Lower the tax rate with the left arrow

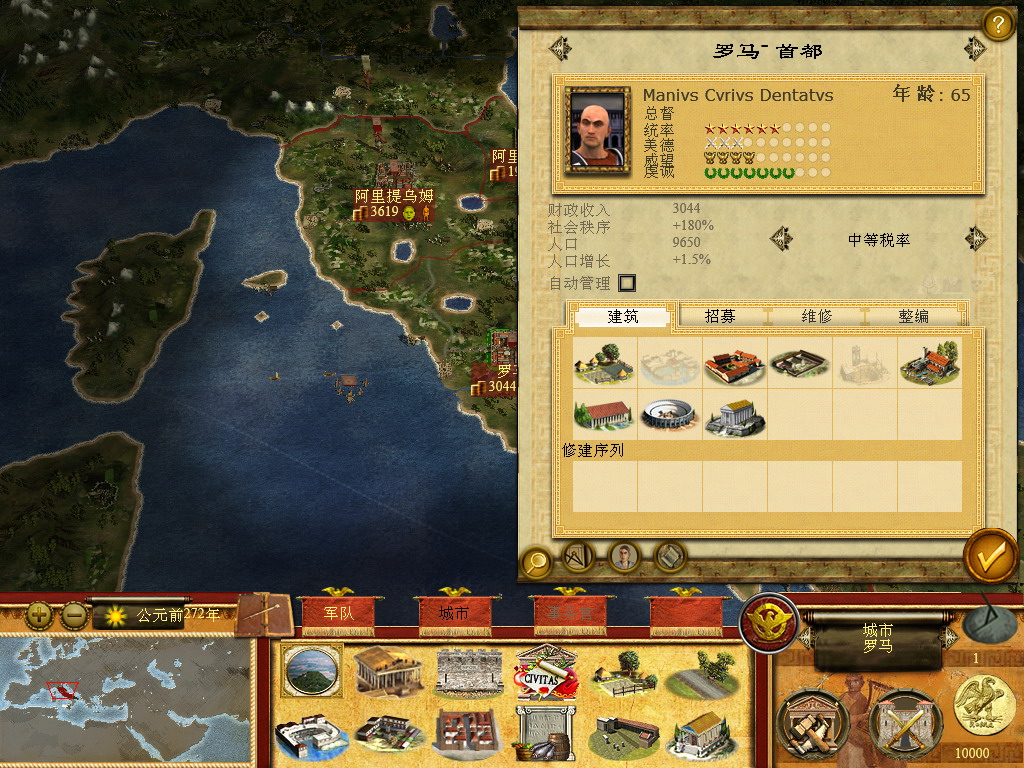[781, 239]
